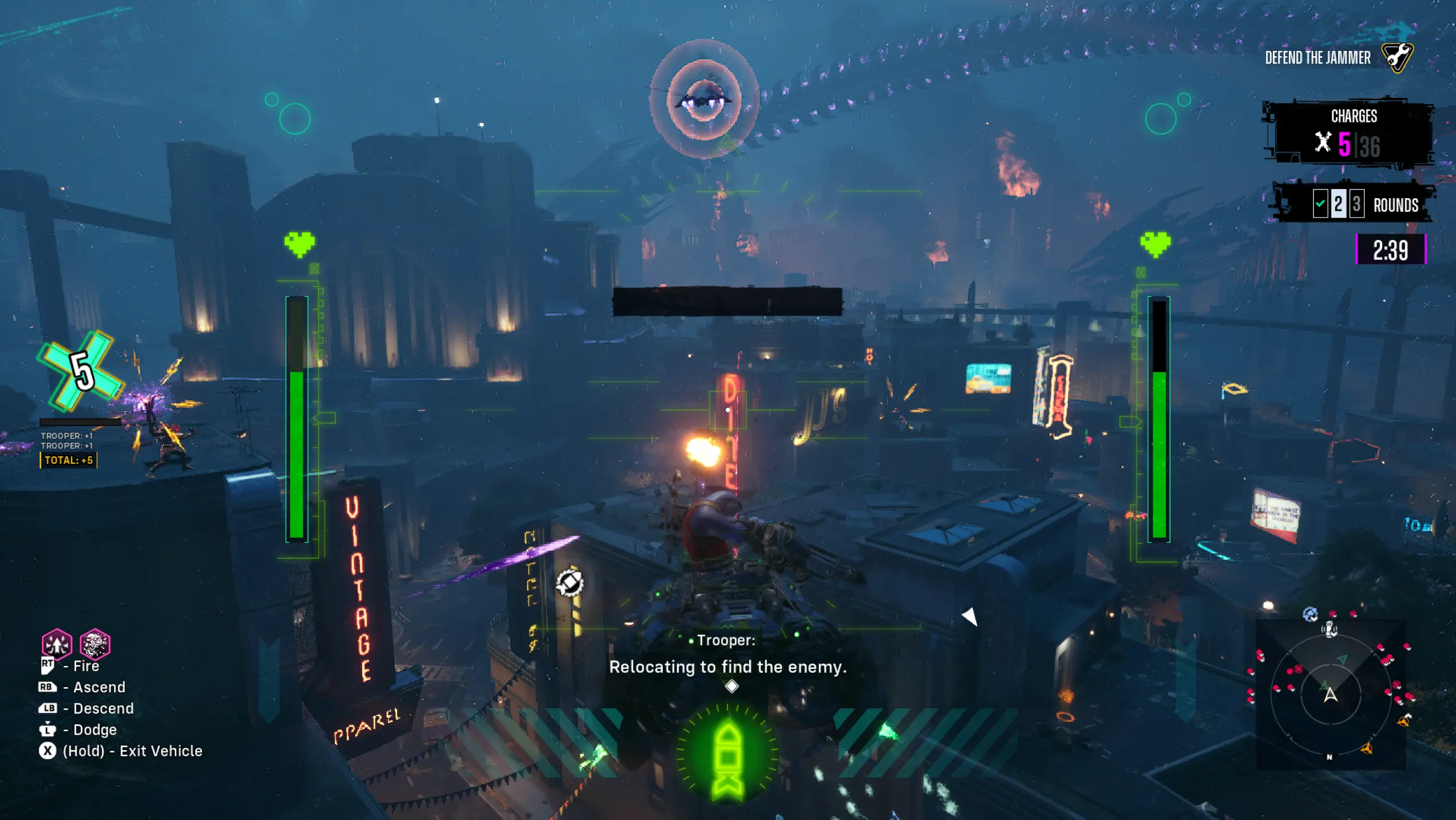The width and height of the screenshot is (1456, 820).
Task: Open the radar minimap
Action: coord(1331,695)
